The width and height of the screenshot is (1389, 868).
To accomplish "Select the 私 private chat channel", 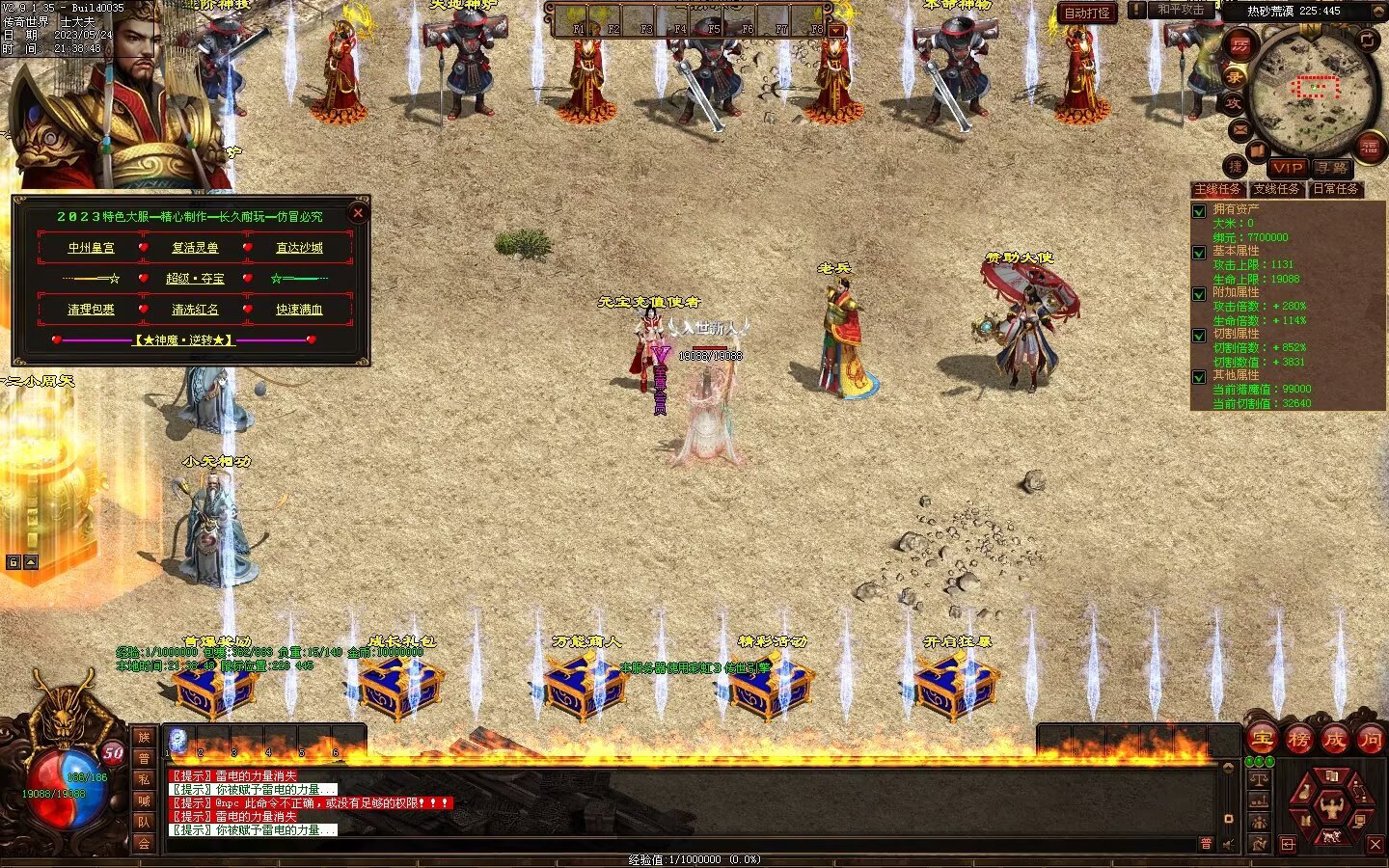I will tap(144, 779).
